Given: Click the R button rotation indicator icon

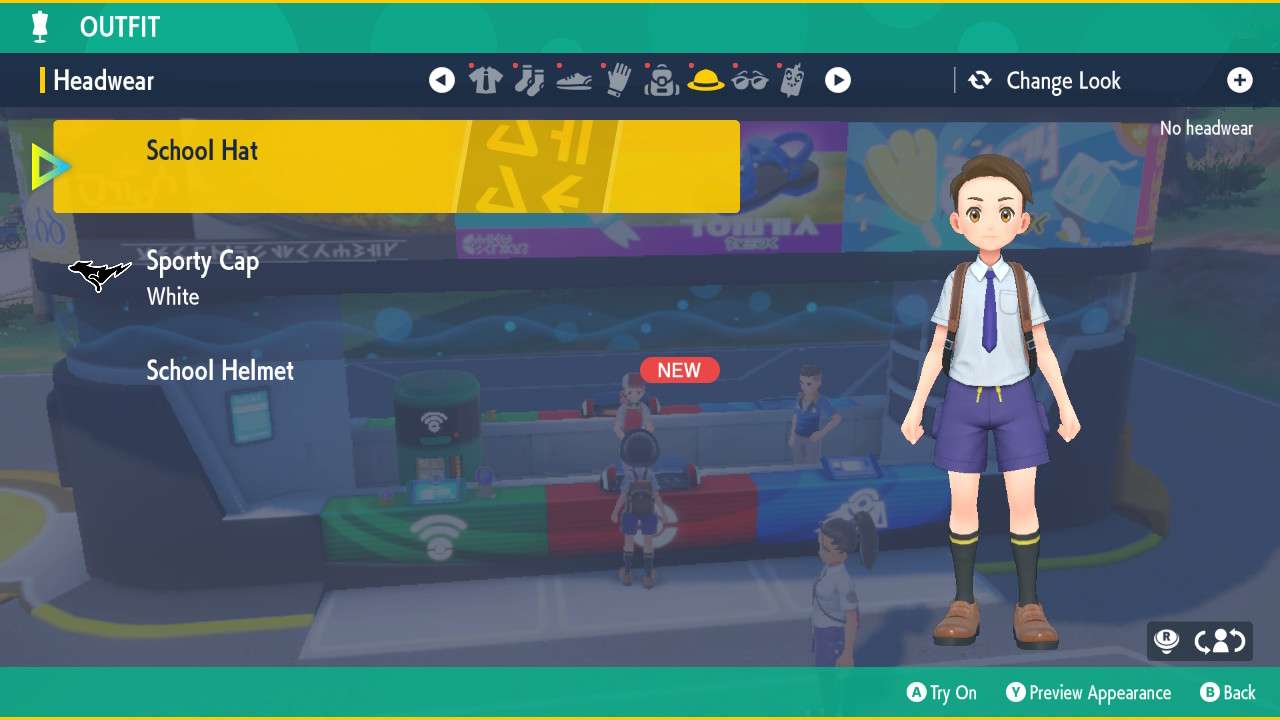Looking at the screenshot, I should pyautogui.click(x=1166, y=641).
